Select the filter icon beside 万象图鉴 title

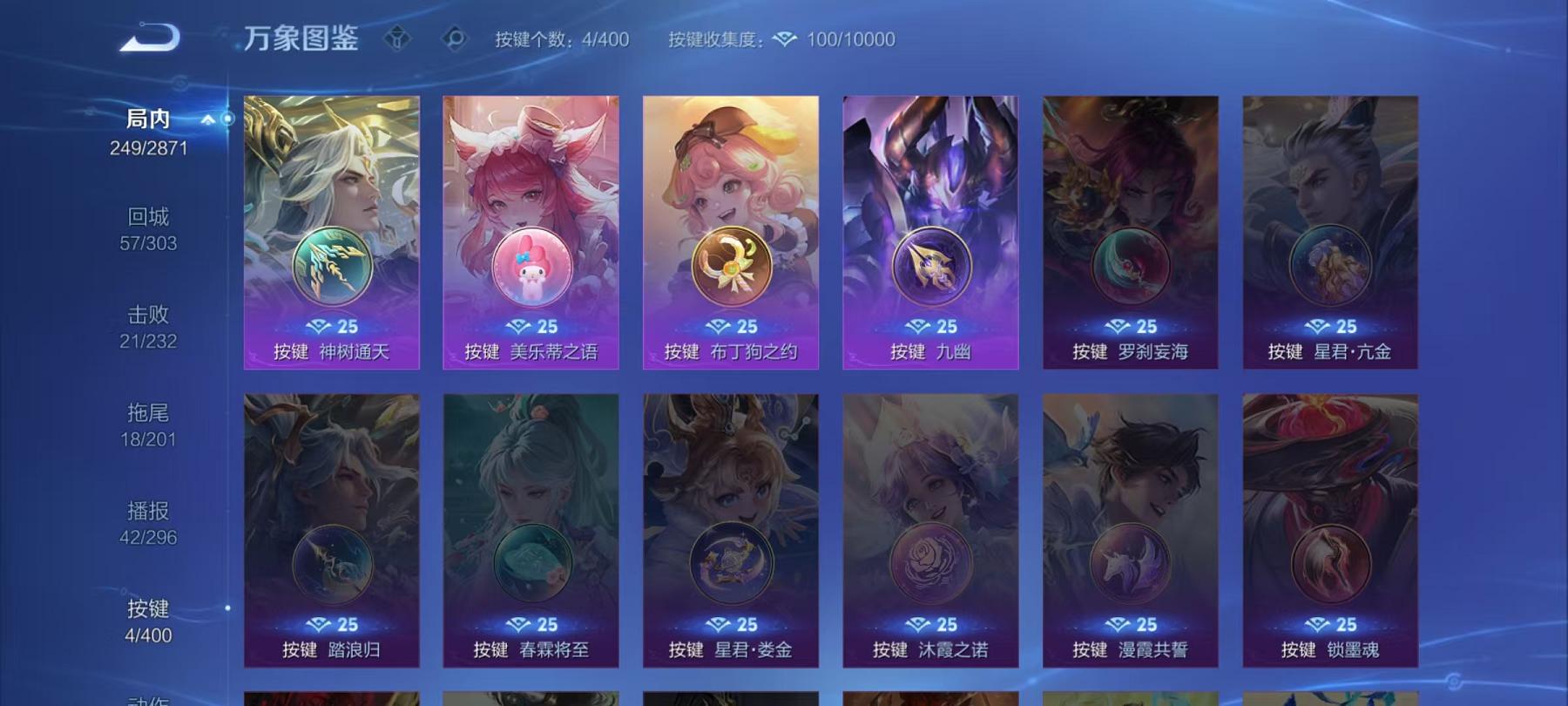(398, 37)
